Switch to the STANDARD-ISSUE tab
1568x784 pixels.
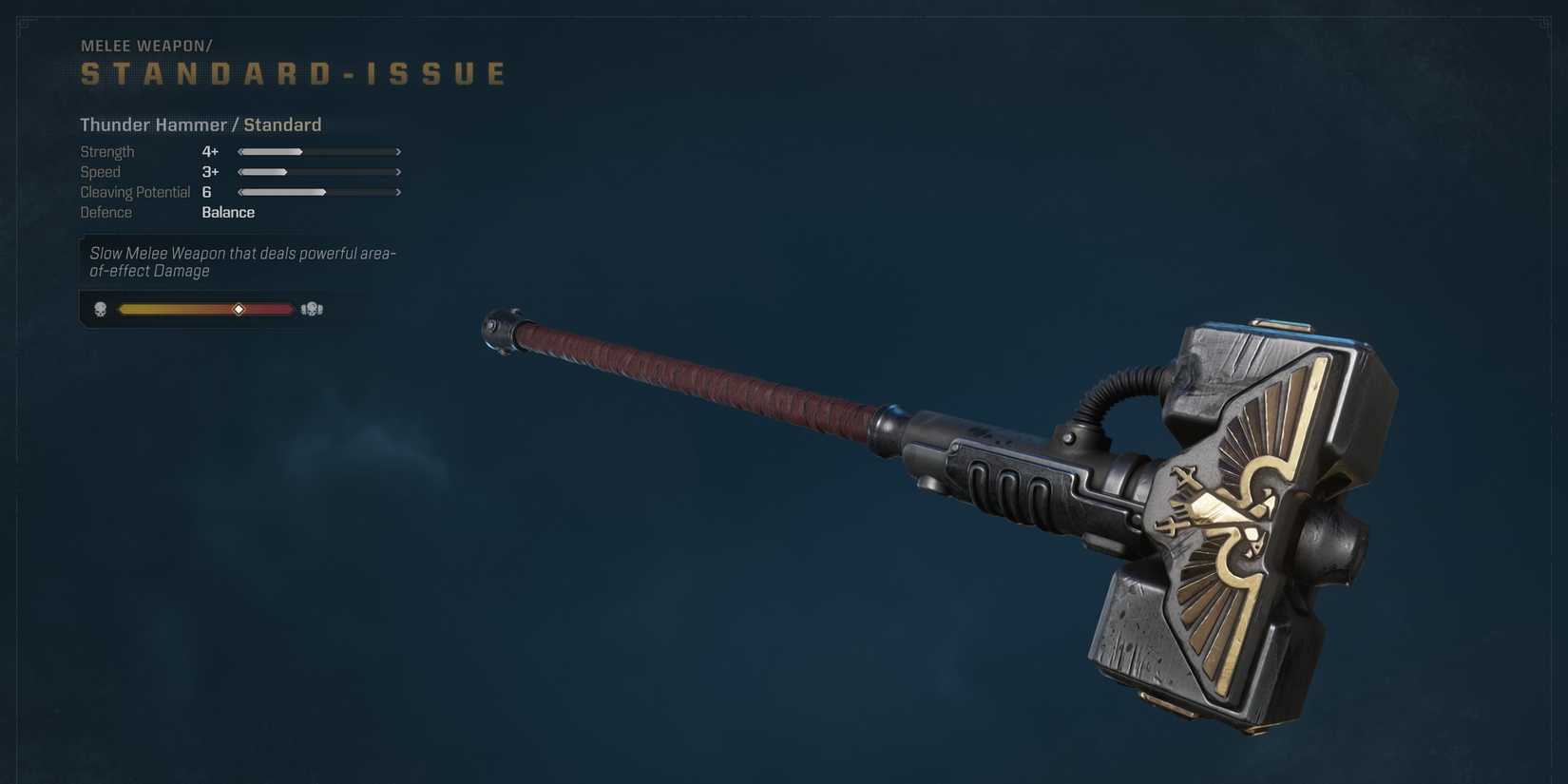coord(291,72)
